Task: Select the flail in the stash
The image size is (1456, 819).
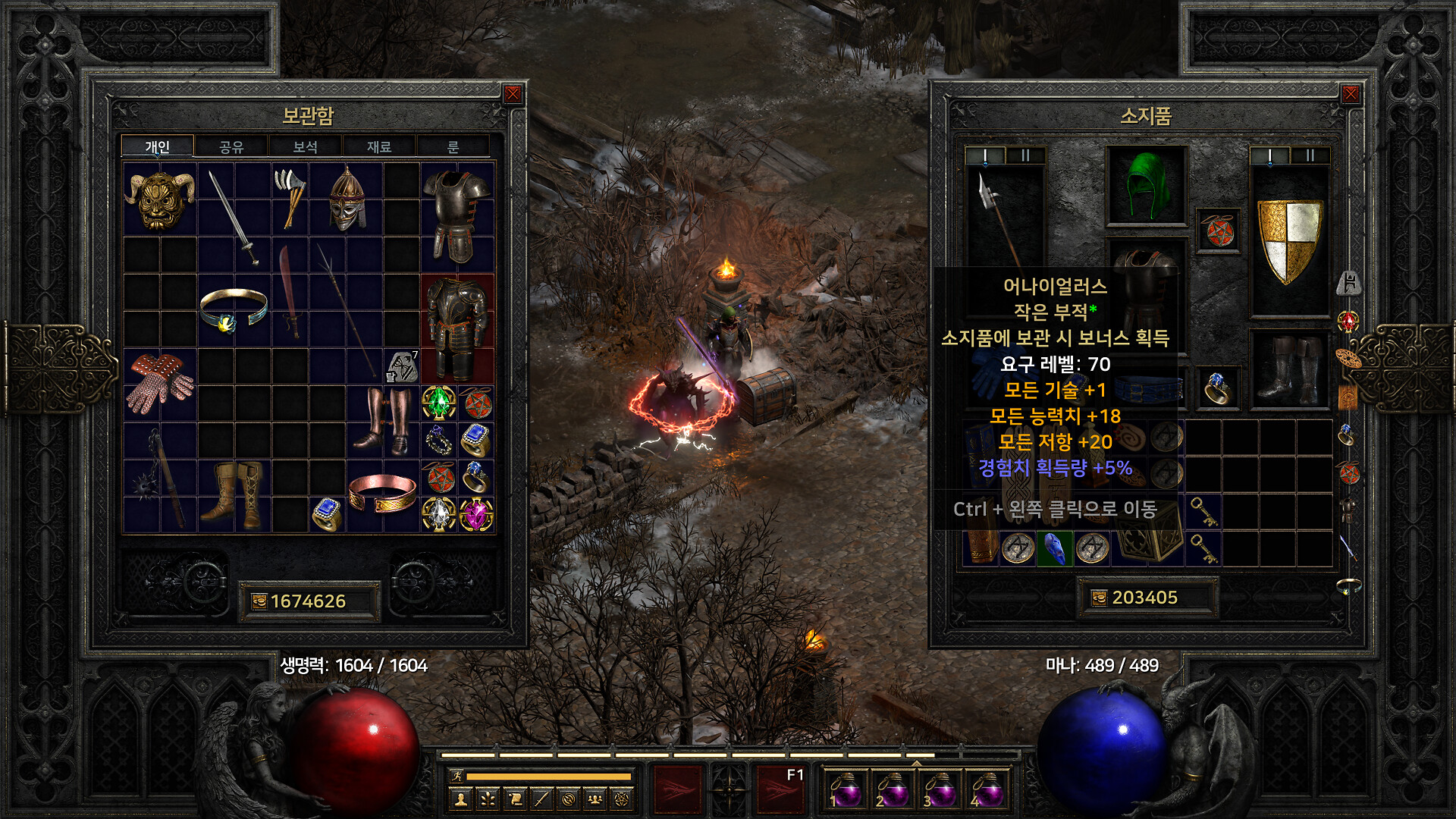Action: [x=159, y=478]
